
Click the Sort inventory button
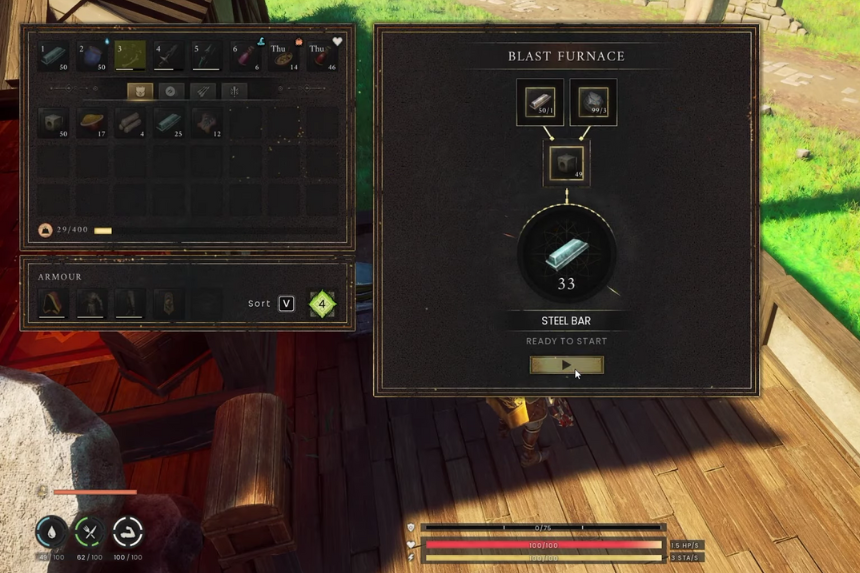point(286,303)
